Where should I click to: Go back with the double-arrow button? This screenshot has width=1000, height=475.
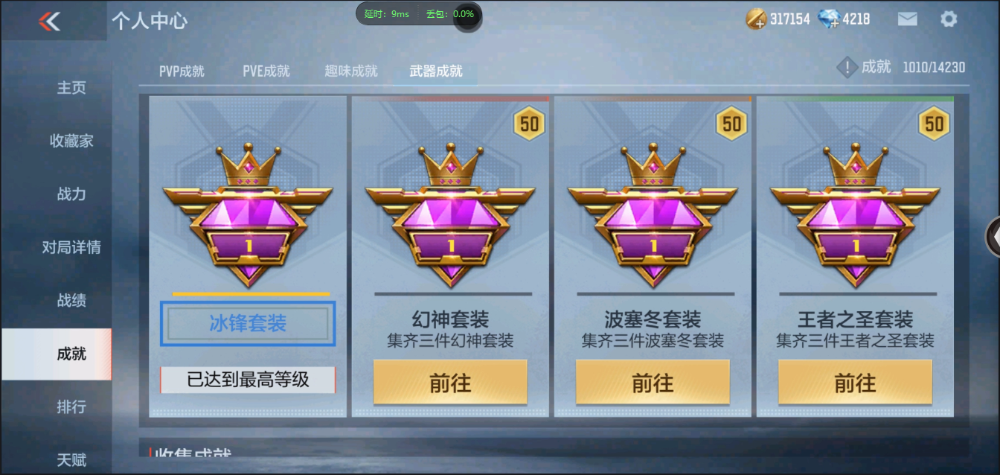(48, 21)
